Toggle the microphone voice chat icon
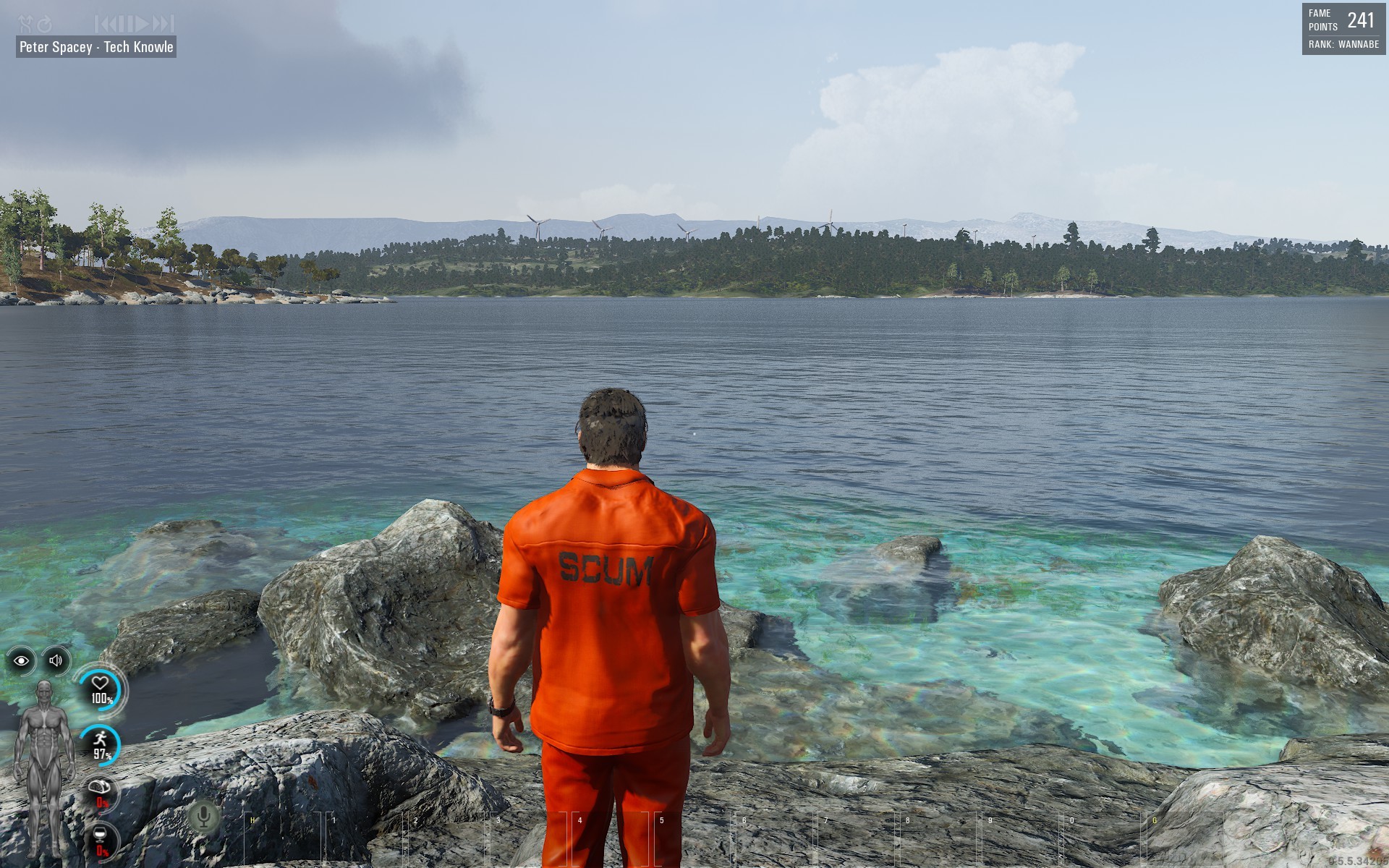The height and width of the screenshot is (868, 1389). click(x=204, y=817)
